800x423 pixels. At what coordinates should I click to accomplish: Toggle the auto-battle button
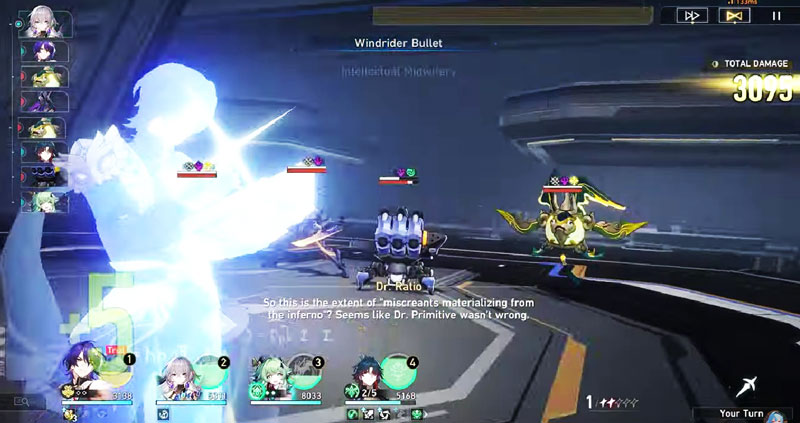(x=733, y=15)
